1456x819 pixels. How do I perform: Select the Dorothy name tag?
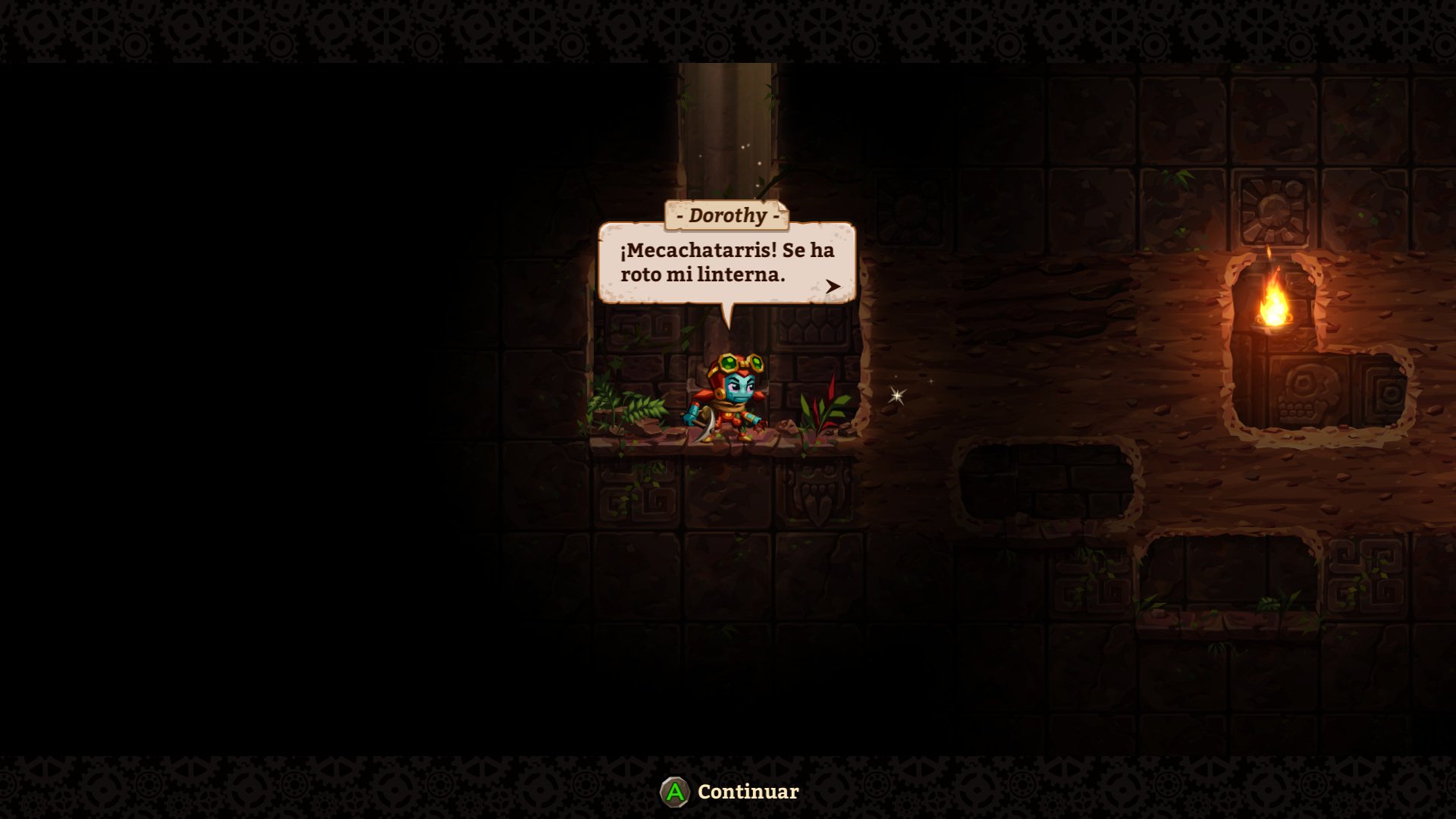click(729, 215)
